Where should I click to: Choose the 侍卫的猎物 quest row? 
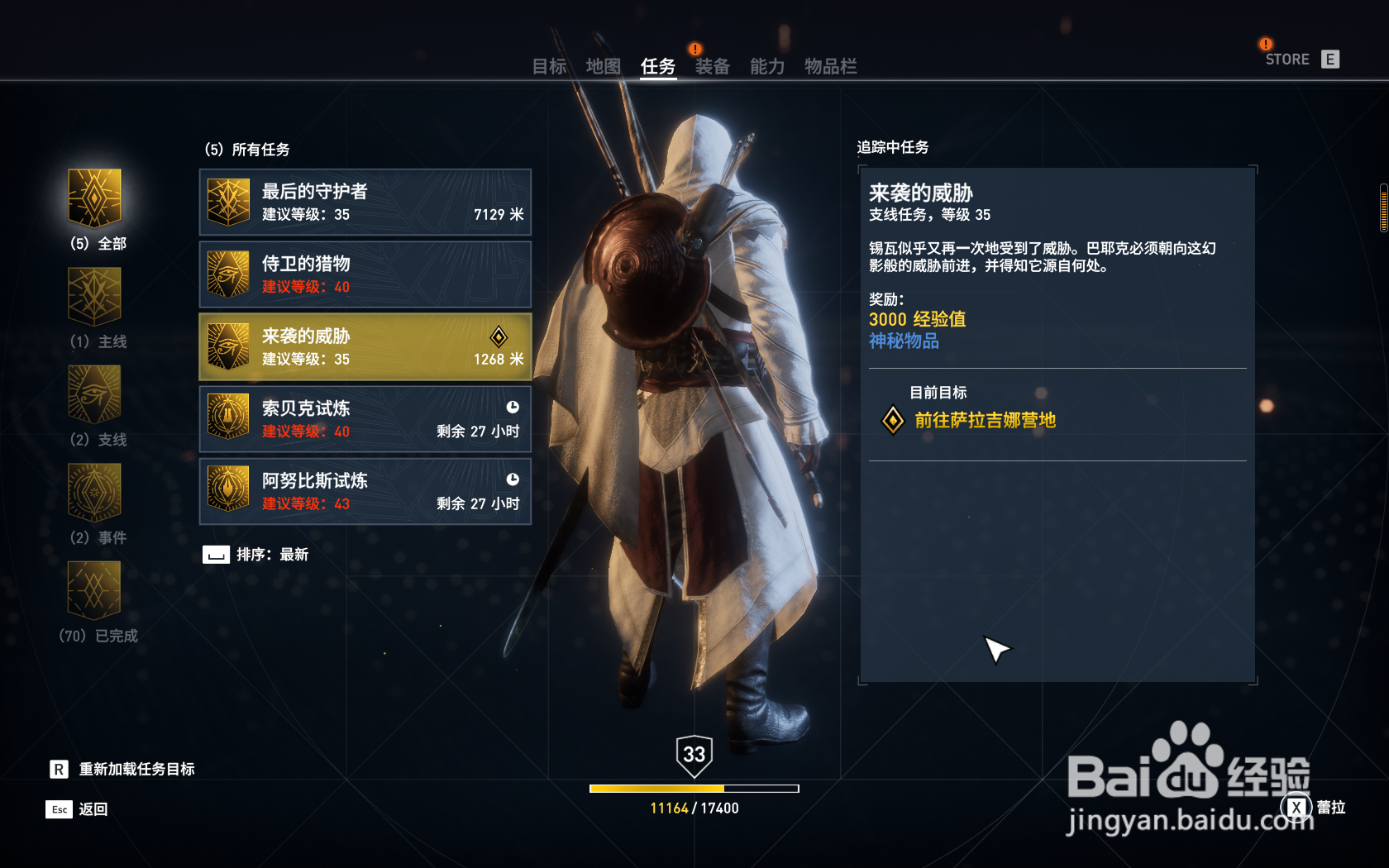[x=365, y=274]
